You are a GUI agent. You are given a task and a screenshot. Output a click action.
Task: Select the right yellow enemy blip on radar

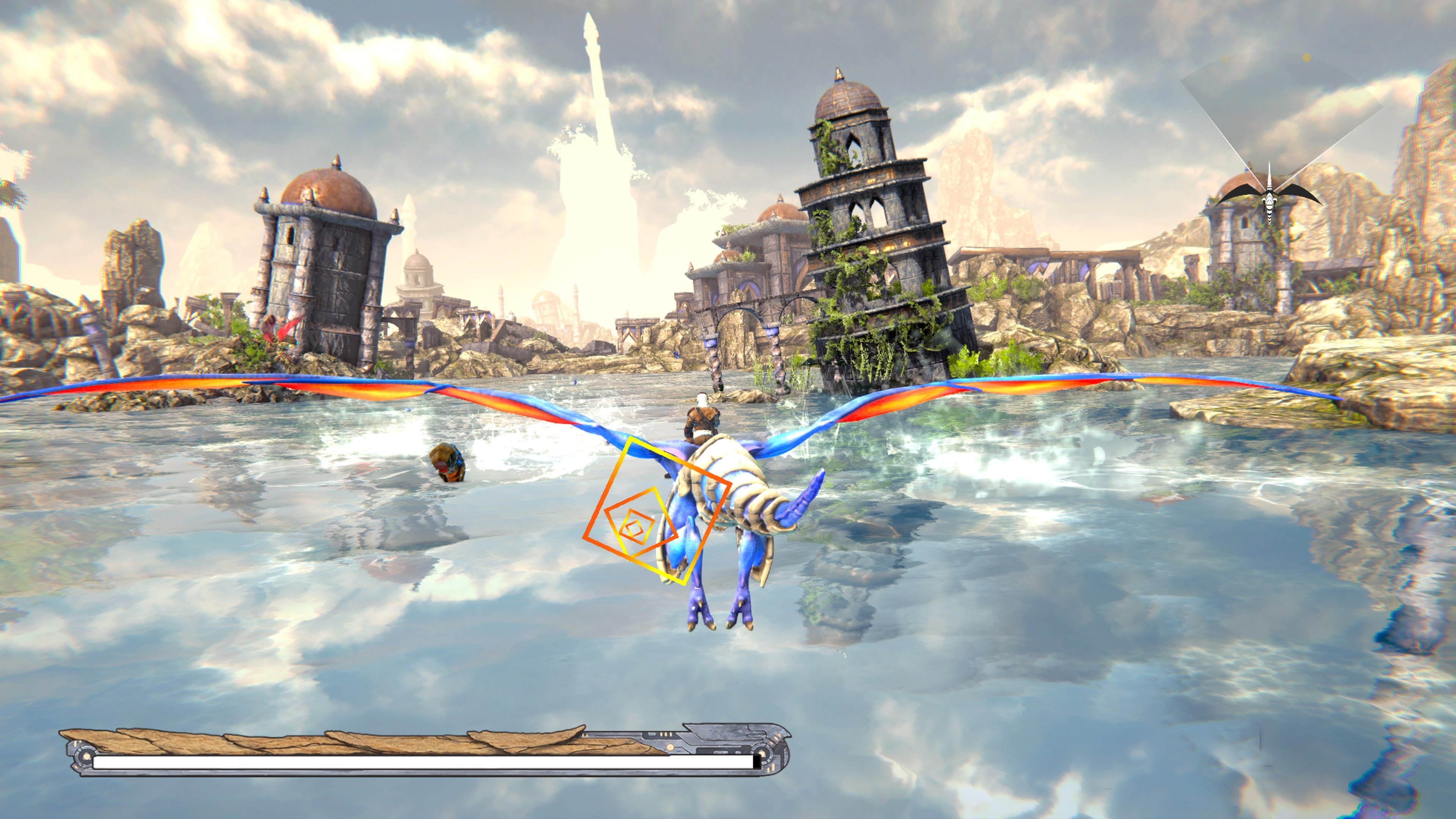point(1306,58)
